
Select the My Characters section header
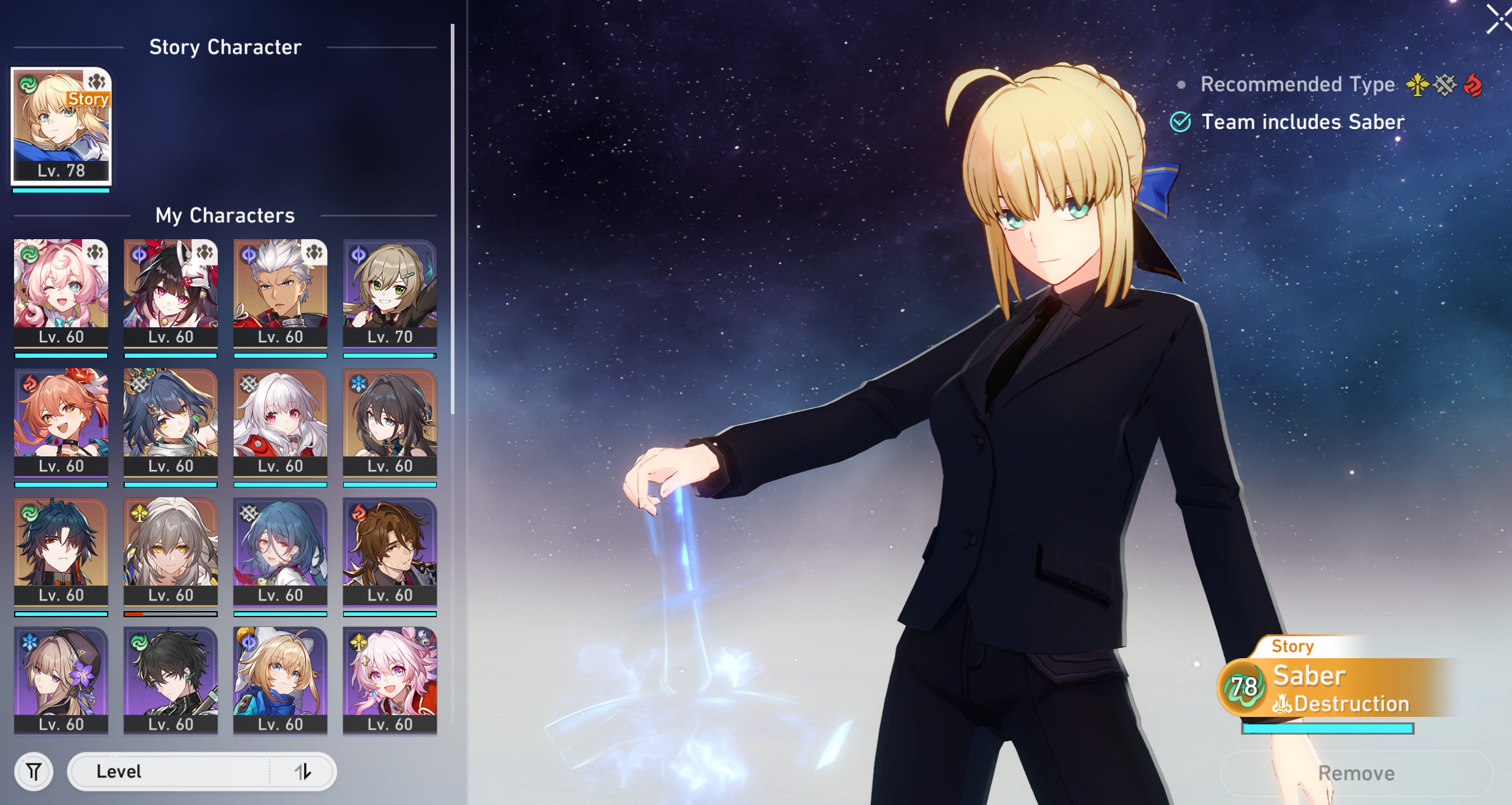pyautogui.click(x=225, y=215)
